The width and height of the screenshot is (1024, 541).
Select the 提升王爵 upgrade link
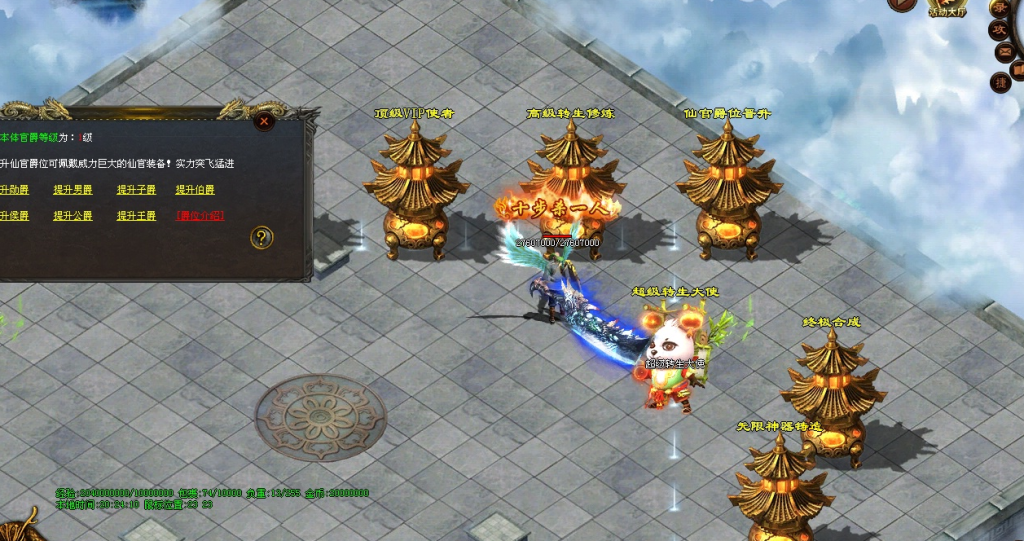pos(136,216)
